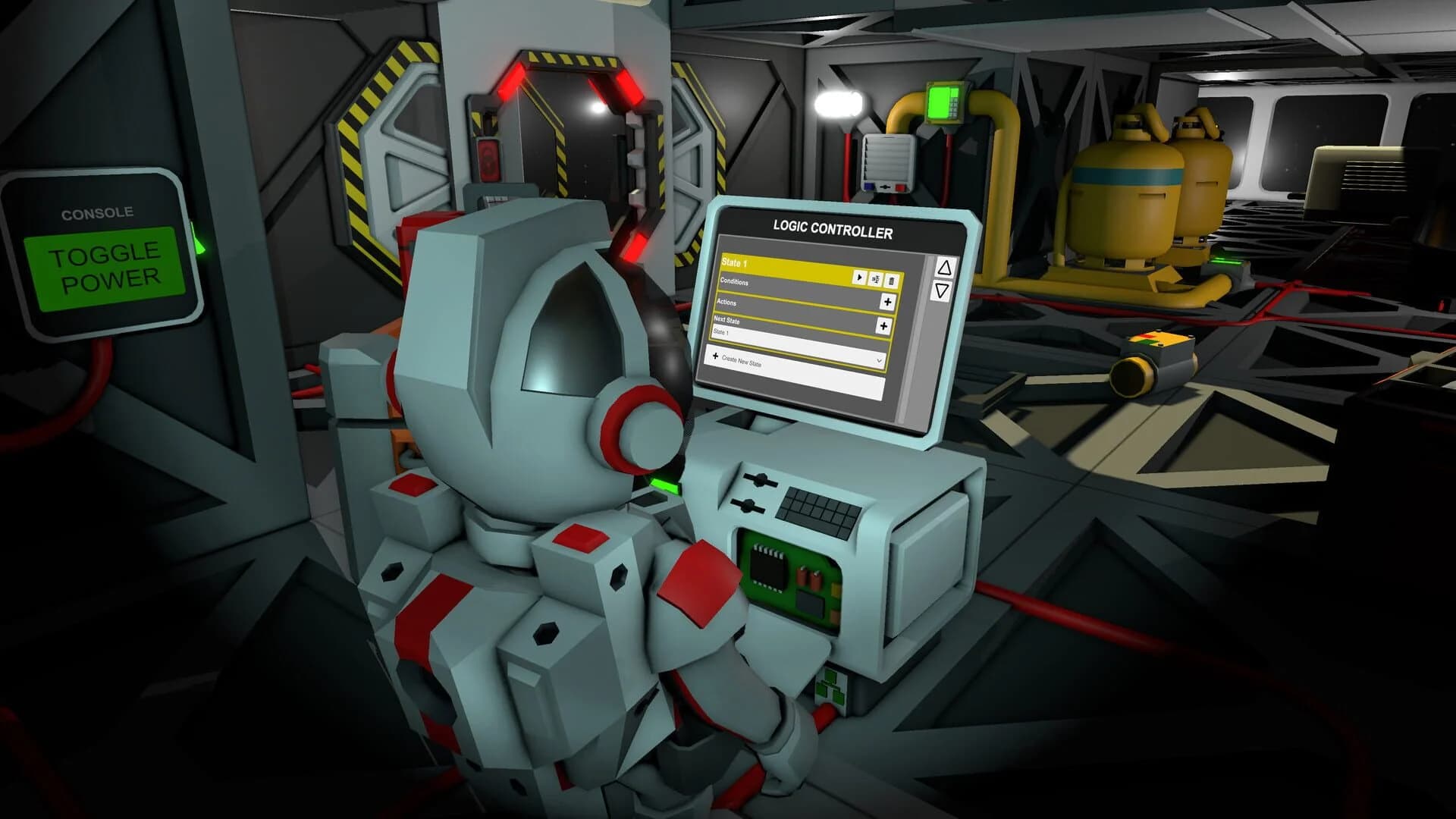Add a Next State via its plus icon

click(x=883, y=325)
